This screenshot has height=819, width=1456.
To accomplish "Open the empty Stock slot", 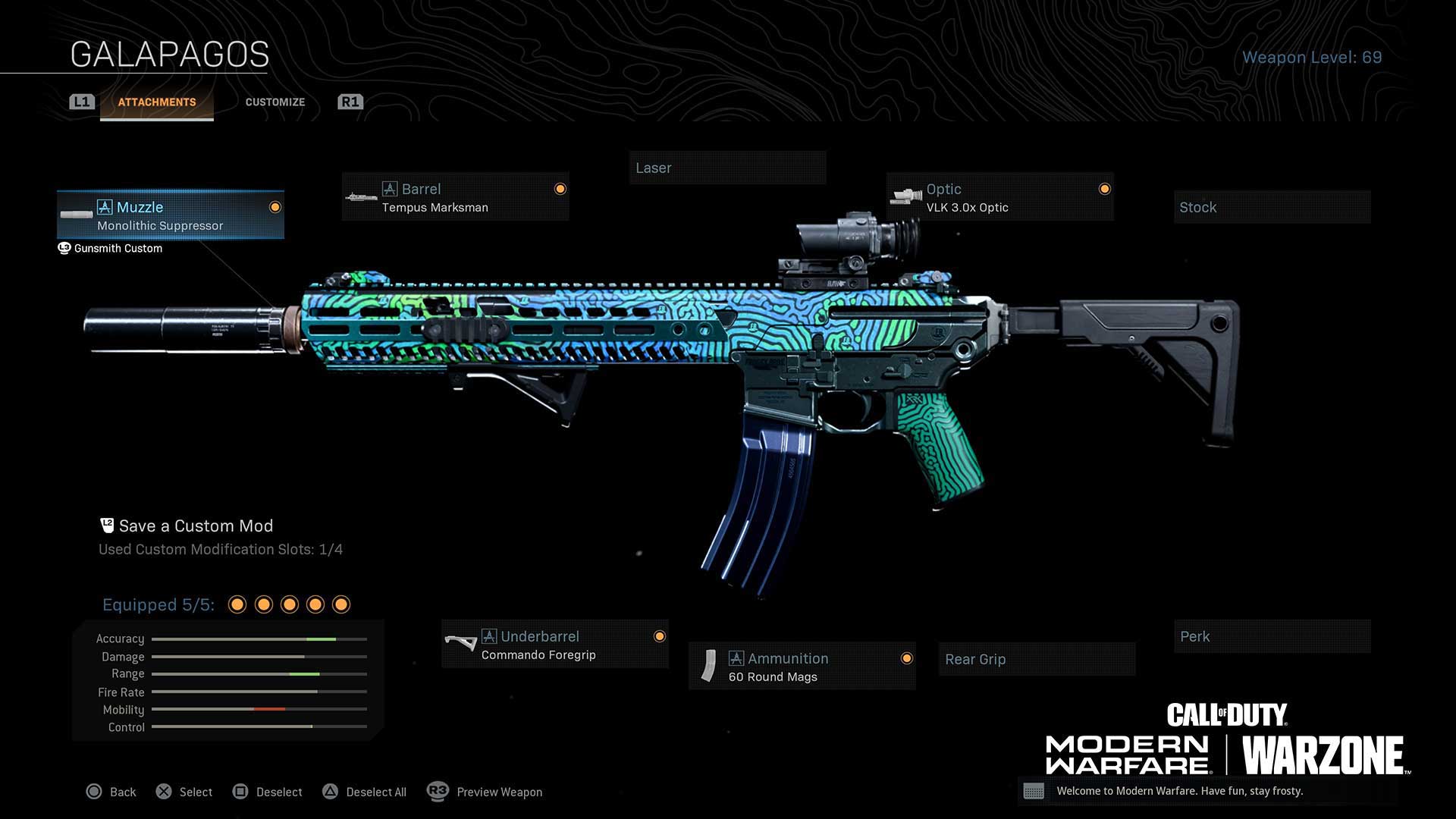I will pos(1272,207).
